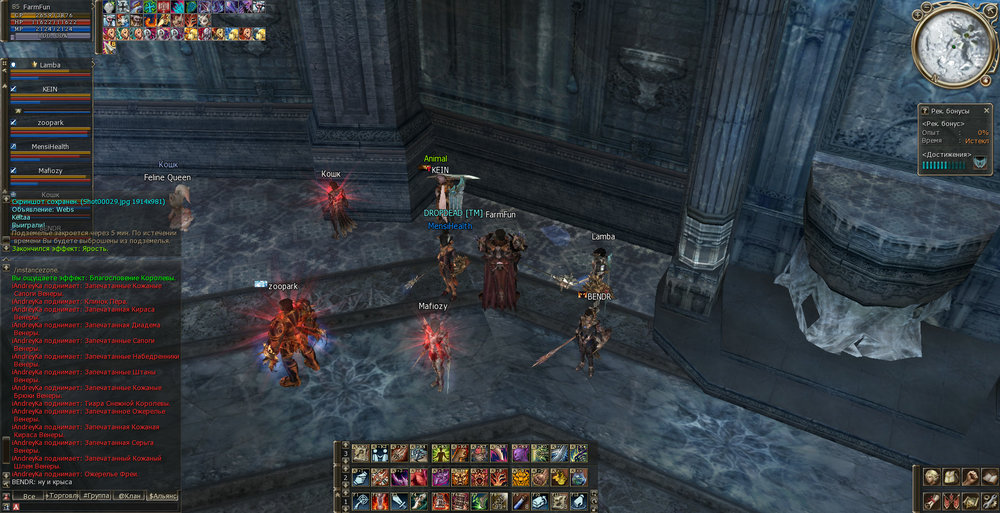
Task: Show the @Клан chat tab
Action: pyautogui.click(x=129, y=495)
